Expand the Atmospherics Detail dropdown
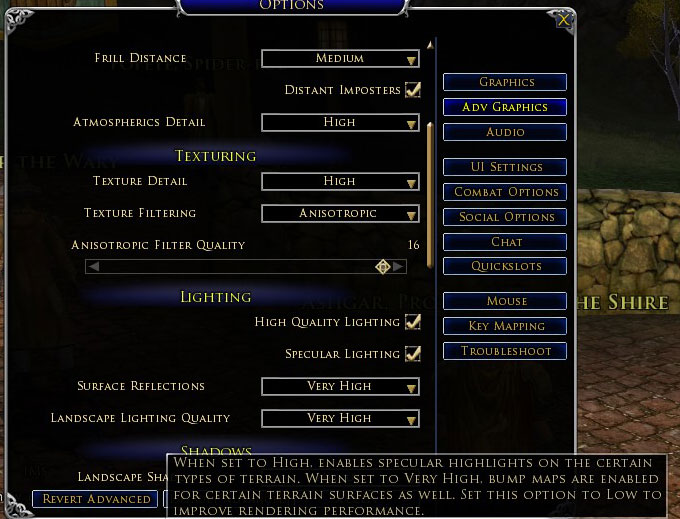 coord(340,123)
